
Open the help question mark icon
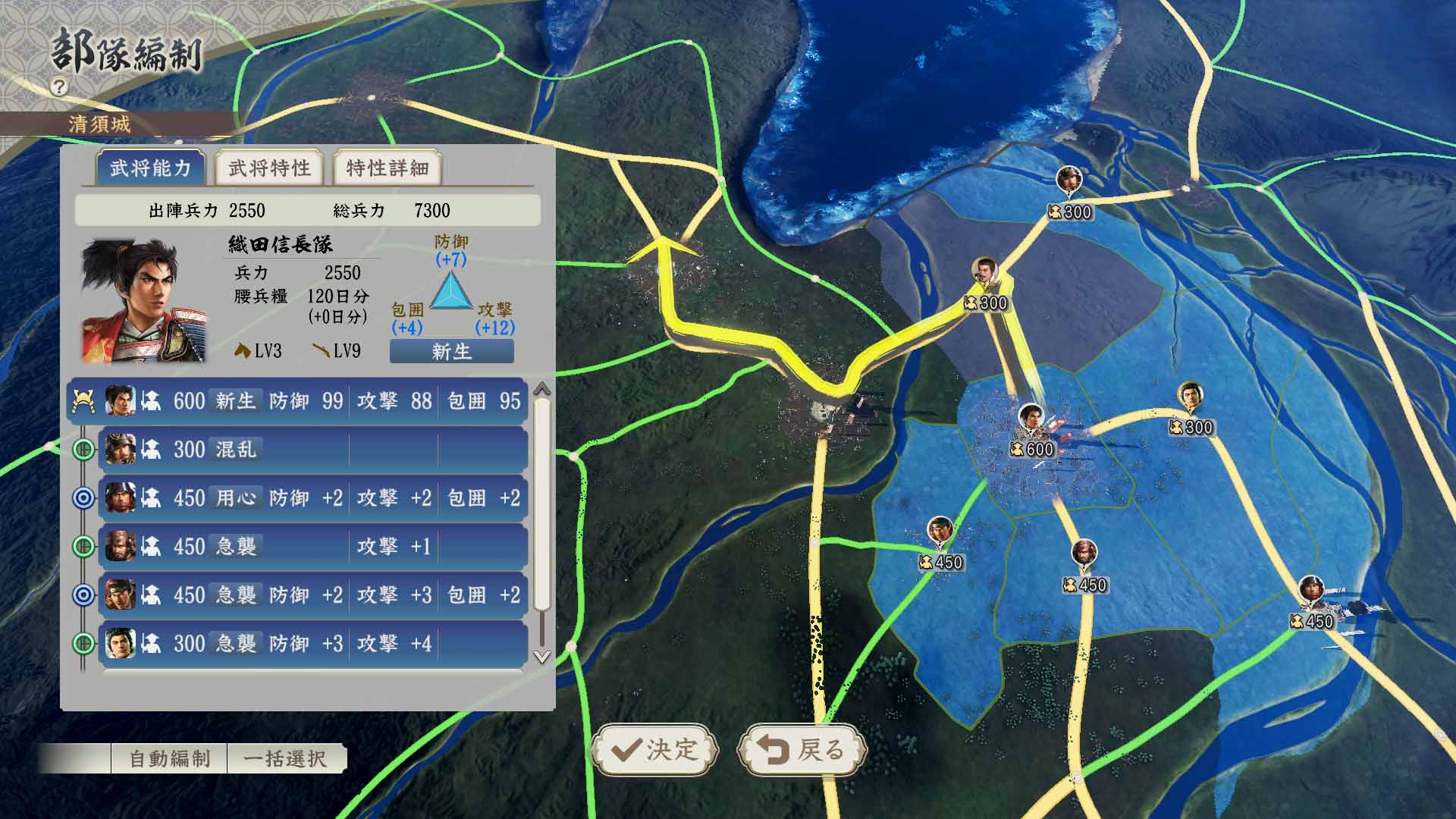pos(59,86)
